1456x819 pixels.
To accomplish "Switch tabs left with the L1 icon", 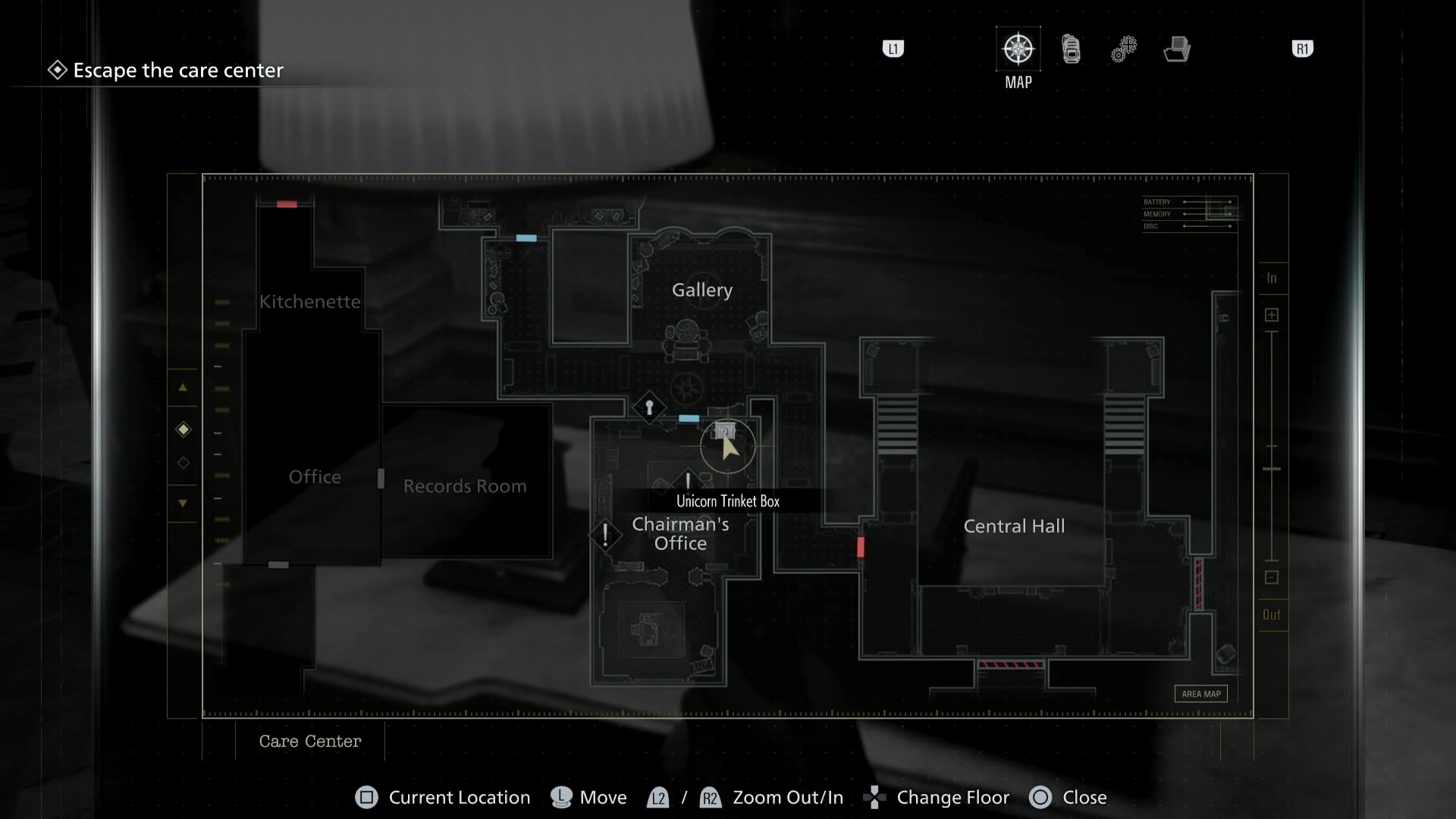I will point(893,49).
